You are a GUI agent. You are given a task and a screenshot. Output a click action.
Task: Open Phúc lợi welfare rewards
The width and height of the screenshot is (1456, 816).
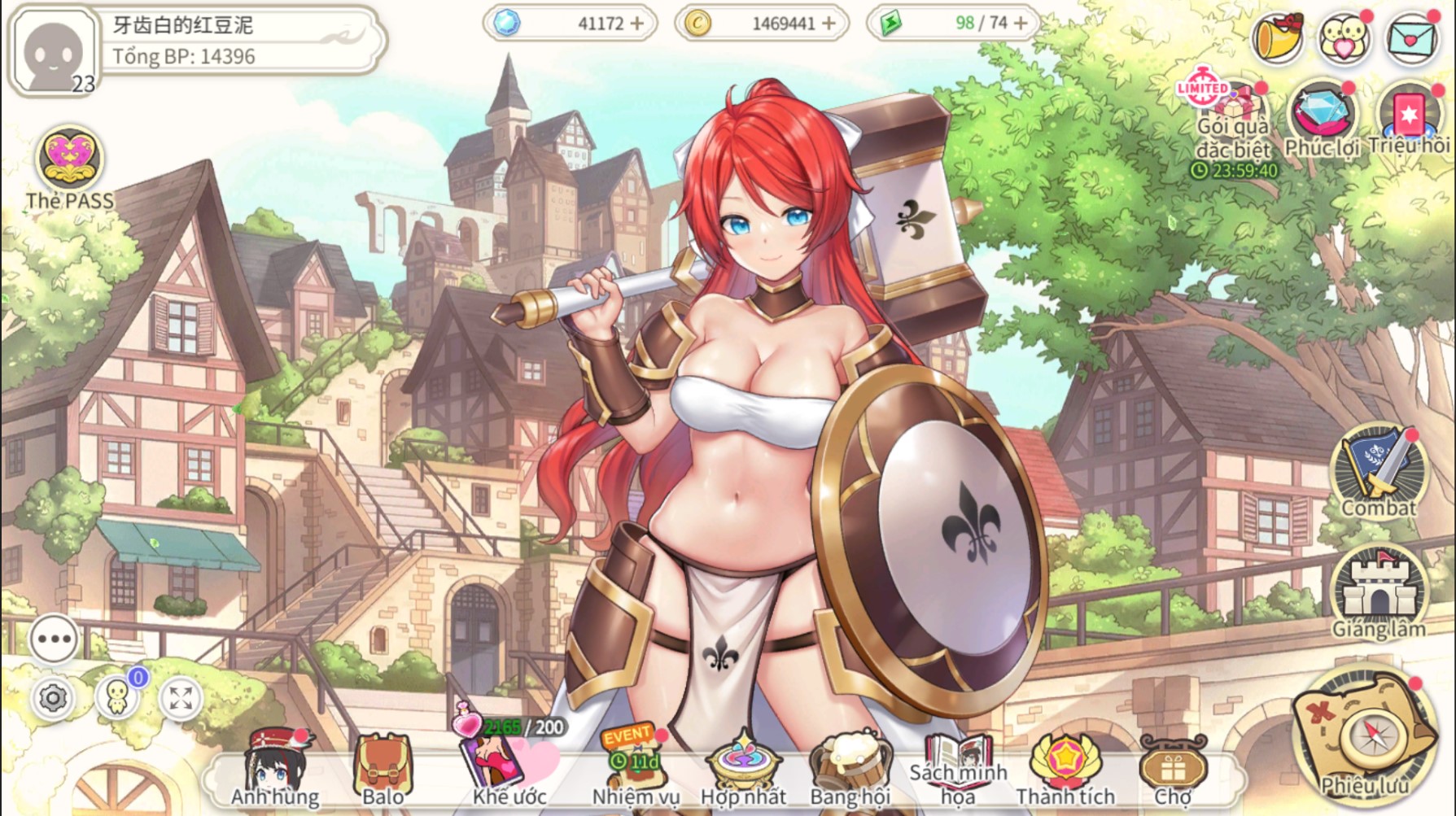1322,114
